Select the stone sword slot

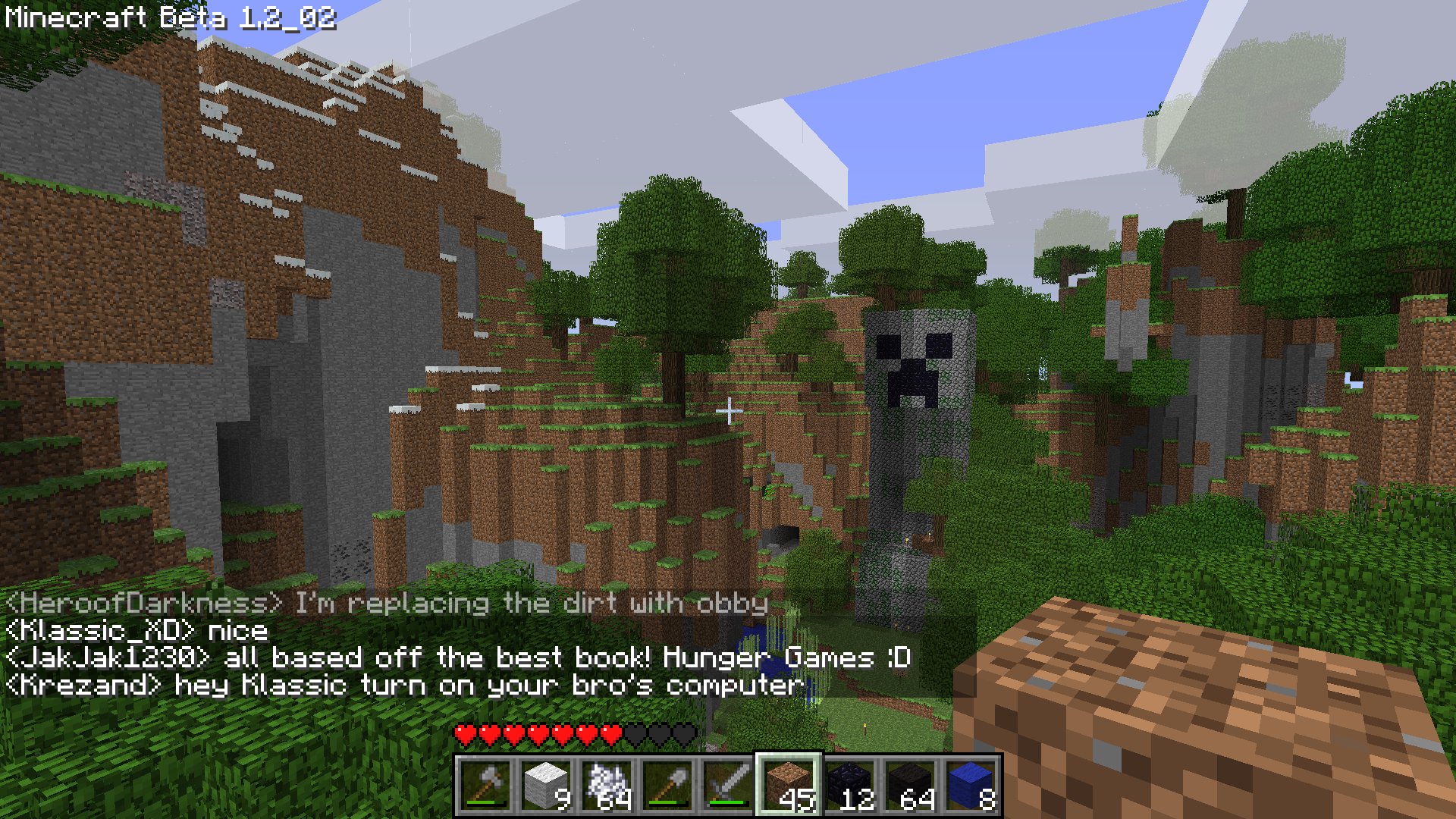pyautogui.click(x=730, y=783)
